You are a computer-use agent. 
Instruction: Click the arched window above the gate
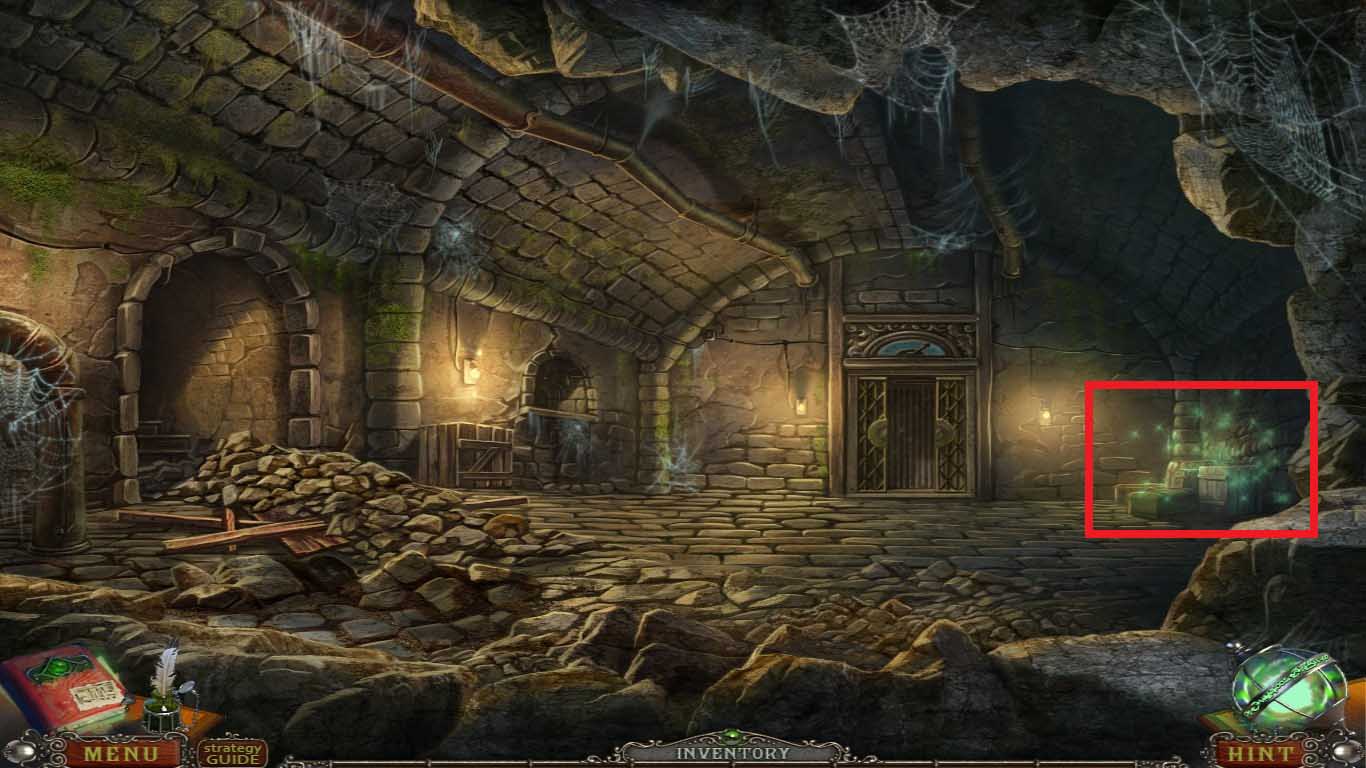[913, 345]
